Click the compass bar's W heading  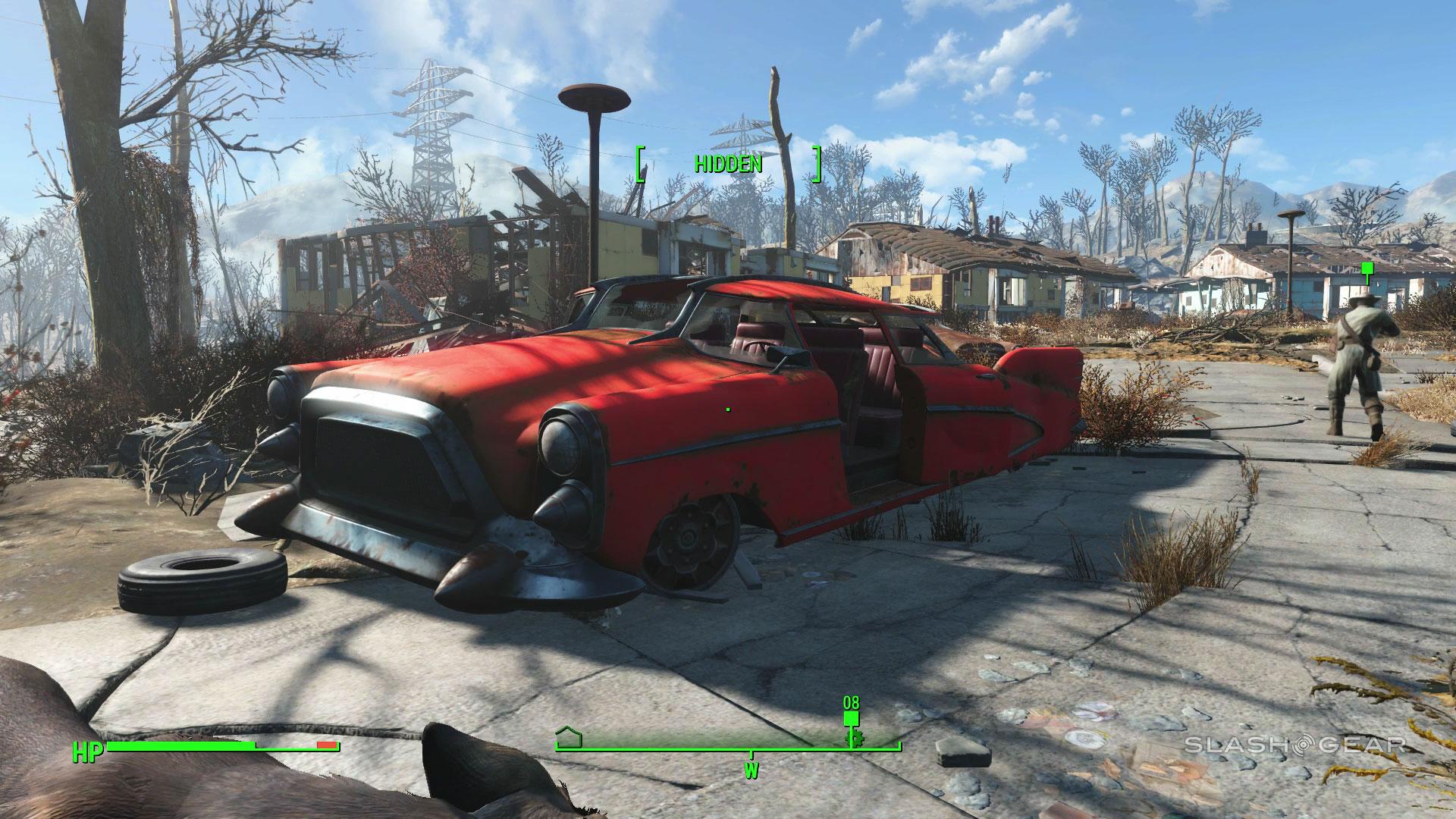tap(752, 770)
